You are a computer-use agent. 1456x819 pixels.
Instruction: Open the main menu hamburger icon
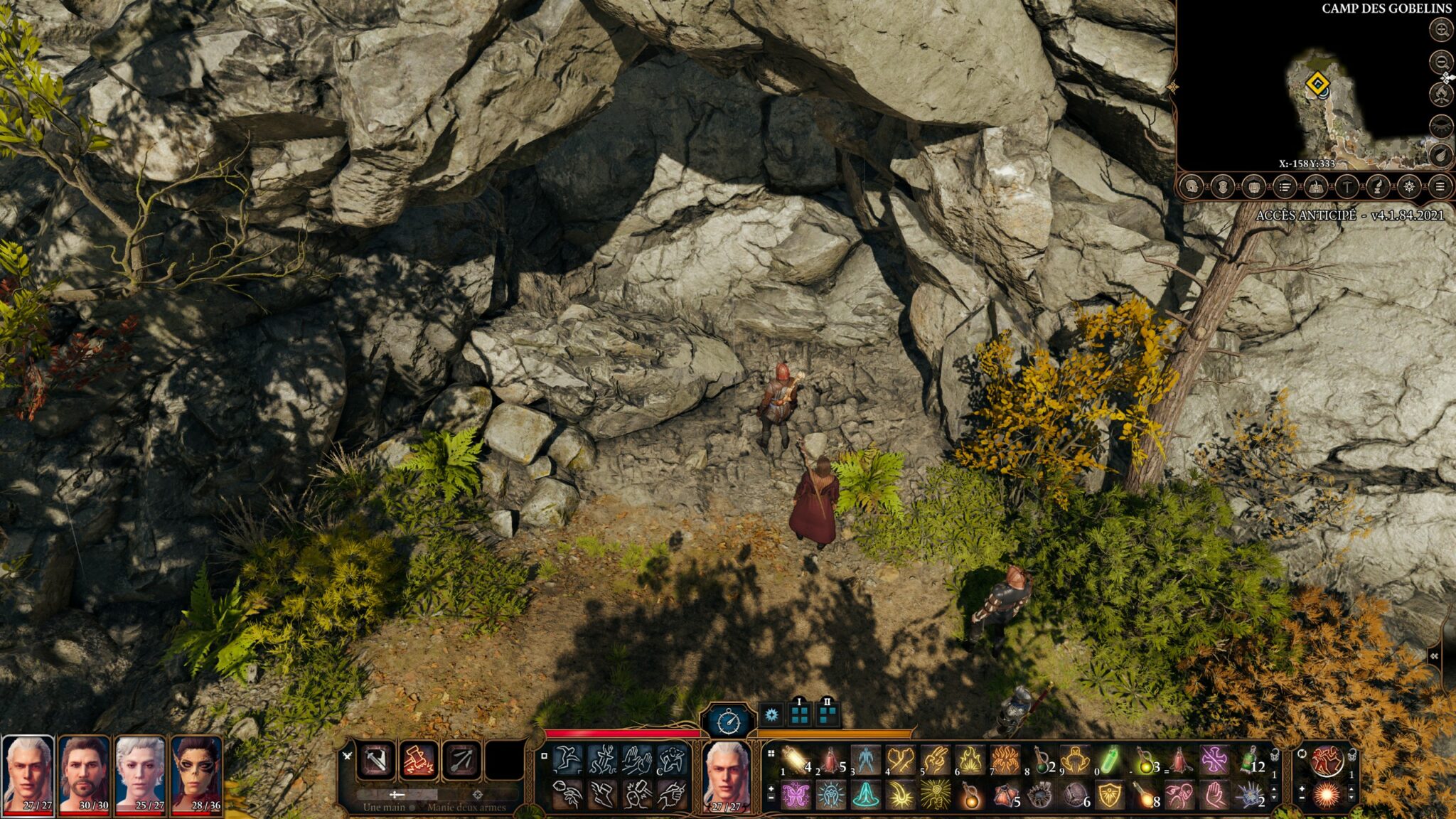1440,187
